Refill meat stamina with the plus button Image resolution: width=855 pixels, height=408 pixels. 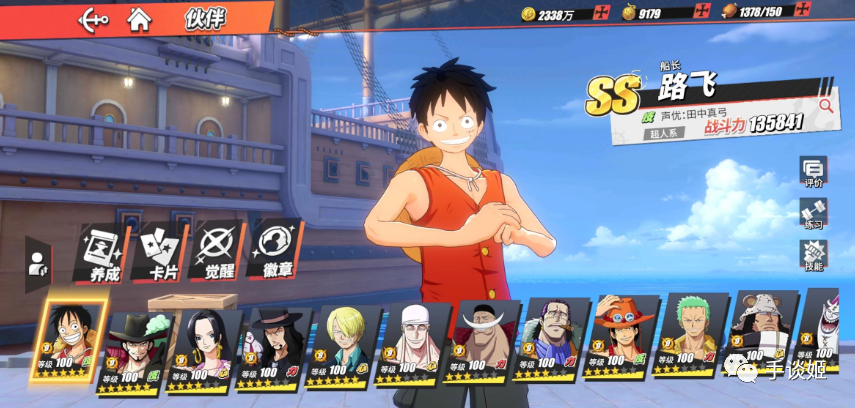[x=829, y=13]
